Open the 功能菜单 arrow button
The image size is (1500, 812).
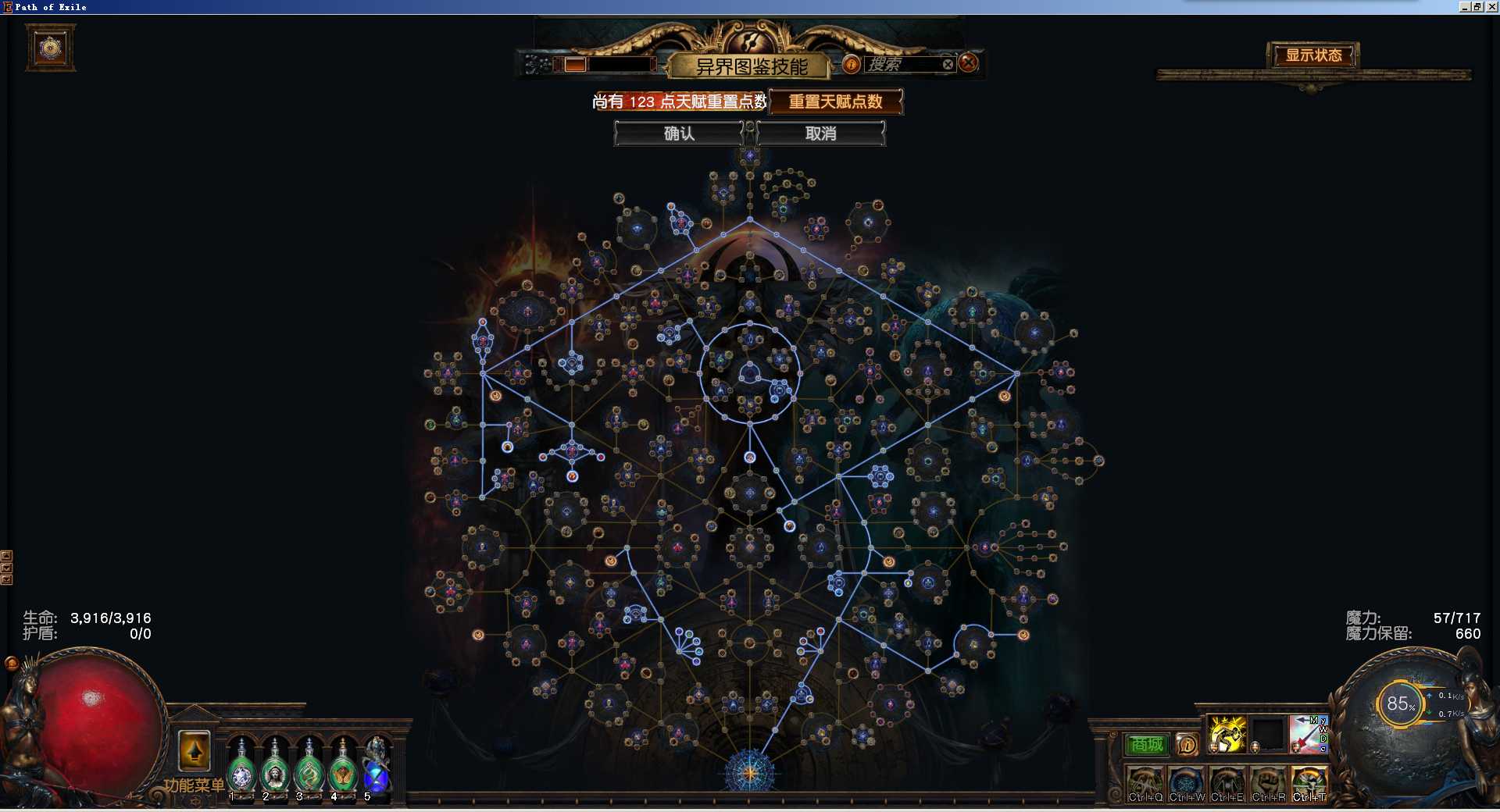click(195, 751)
